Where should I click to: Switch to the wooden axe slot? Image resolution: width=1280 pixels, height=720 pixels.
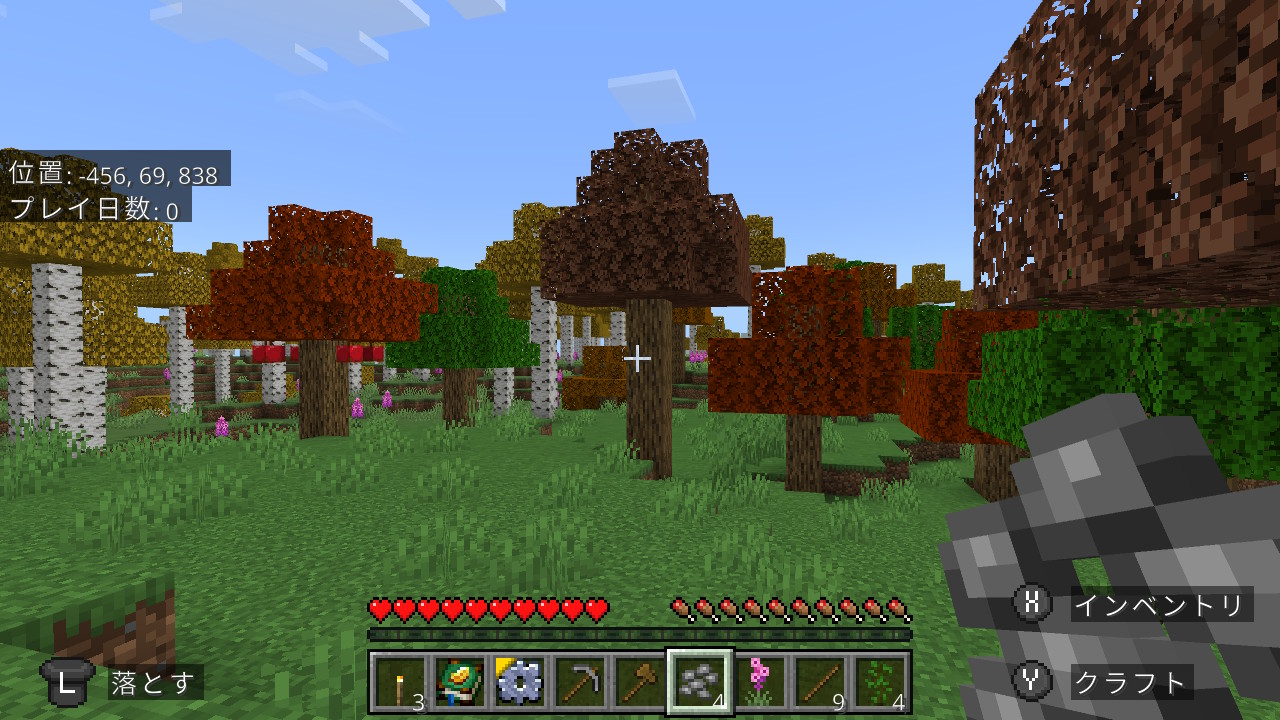point(640,682)
